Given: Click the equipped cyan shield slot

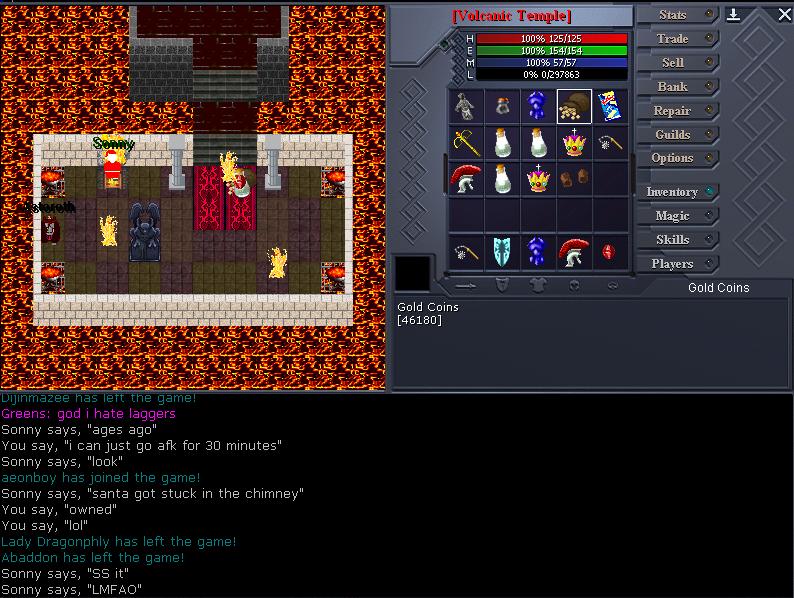Looking at the screenshot, I should (502, 252).
